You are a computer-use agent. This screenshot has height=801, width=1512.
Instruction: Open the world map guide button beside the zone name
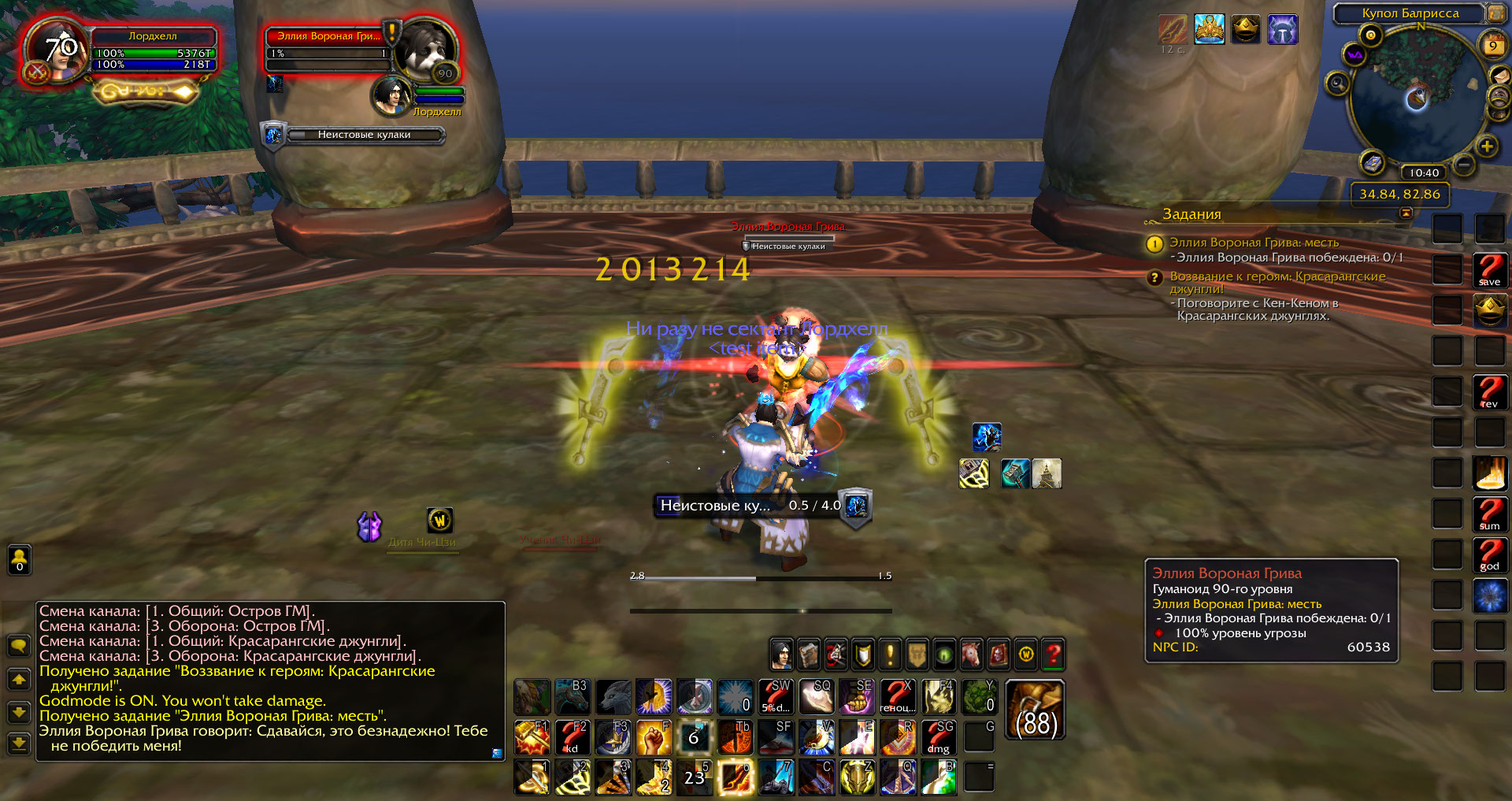[x=1494, y=13]
